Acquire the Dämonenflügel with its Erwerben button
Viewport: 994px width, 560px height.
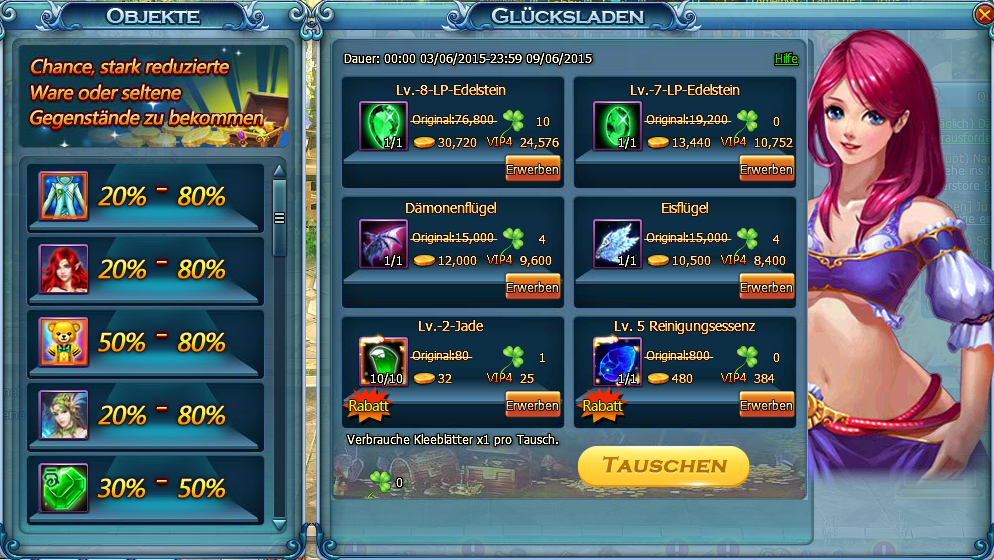click(532, 287)
